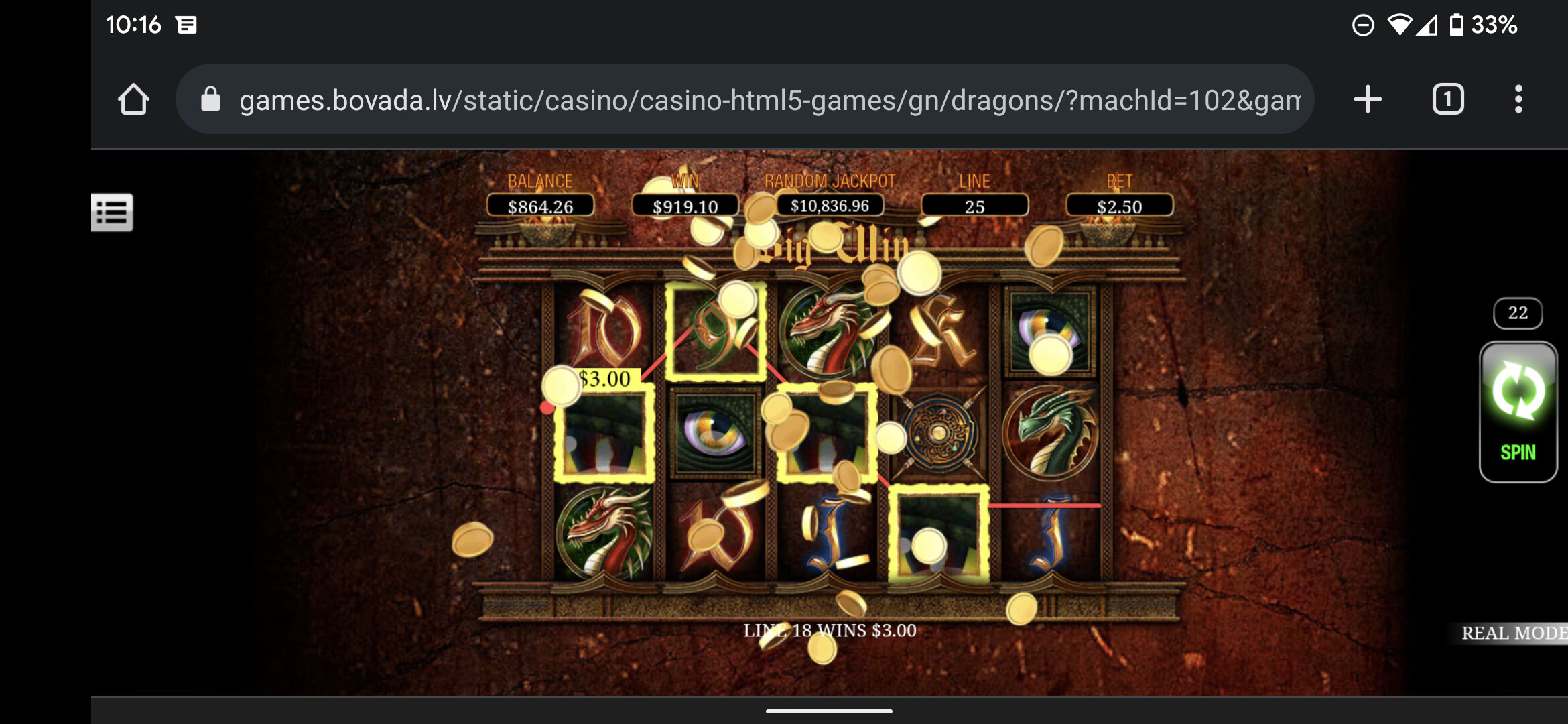1568x724 pixels.
Task: Click the 22 autoplay counter
Action: pyautogui.click(x=1518, y=313)
